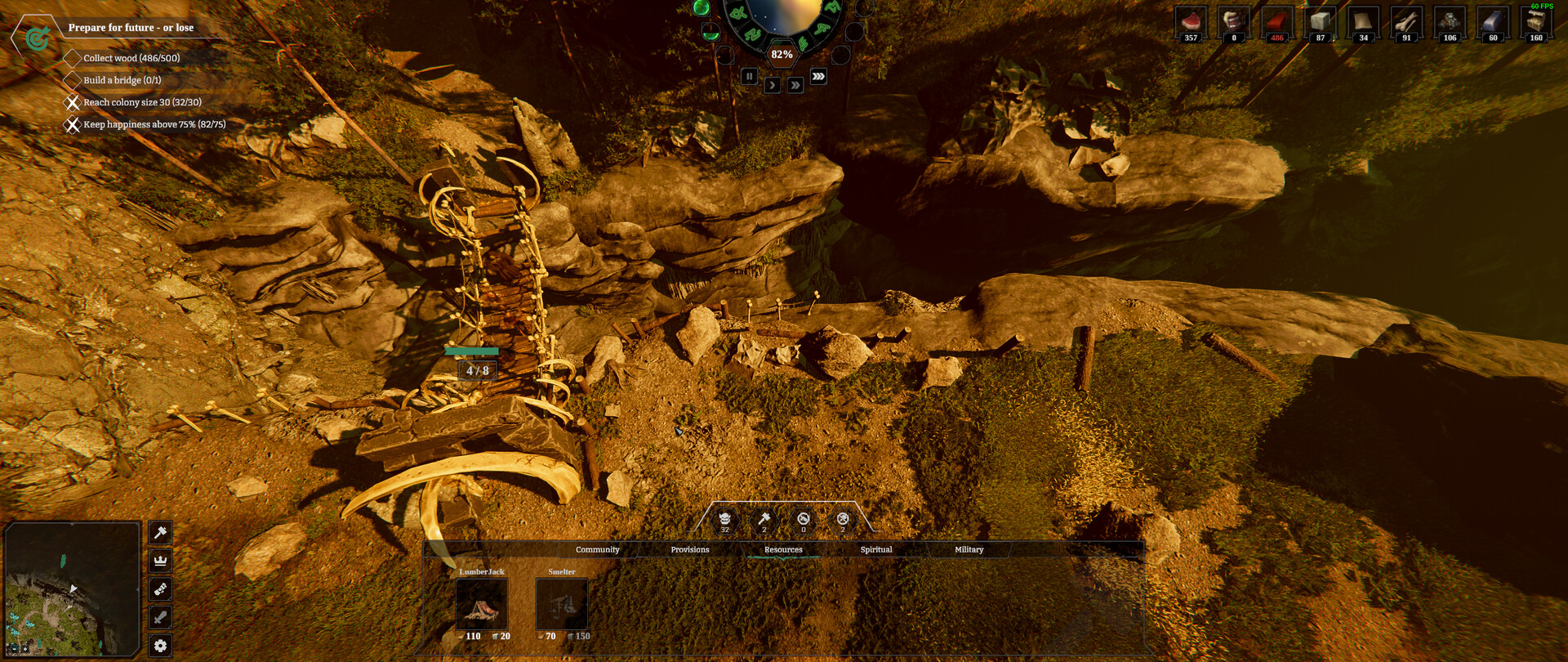Viewport: 1568px width, 662px height.
Task: Select the Military tab
Action: coord(968,549)
